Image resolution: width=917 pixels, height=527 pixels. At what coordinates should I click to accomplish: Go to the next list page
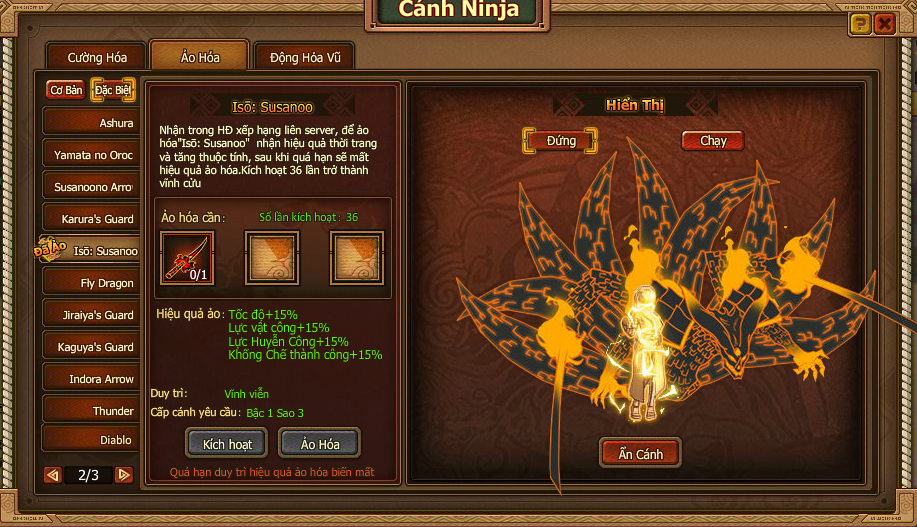coord(124,475)
